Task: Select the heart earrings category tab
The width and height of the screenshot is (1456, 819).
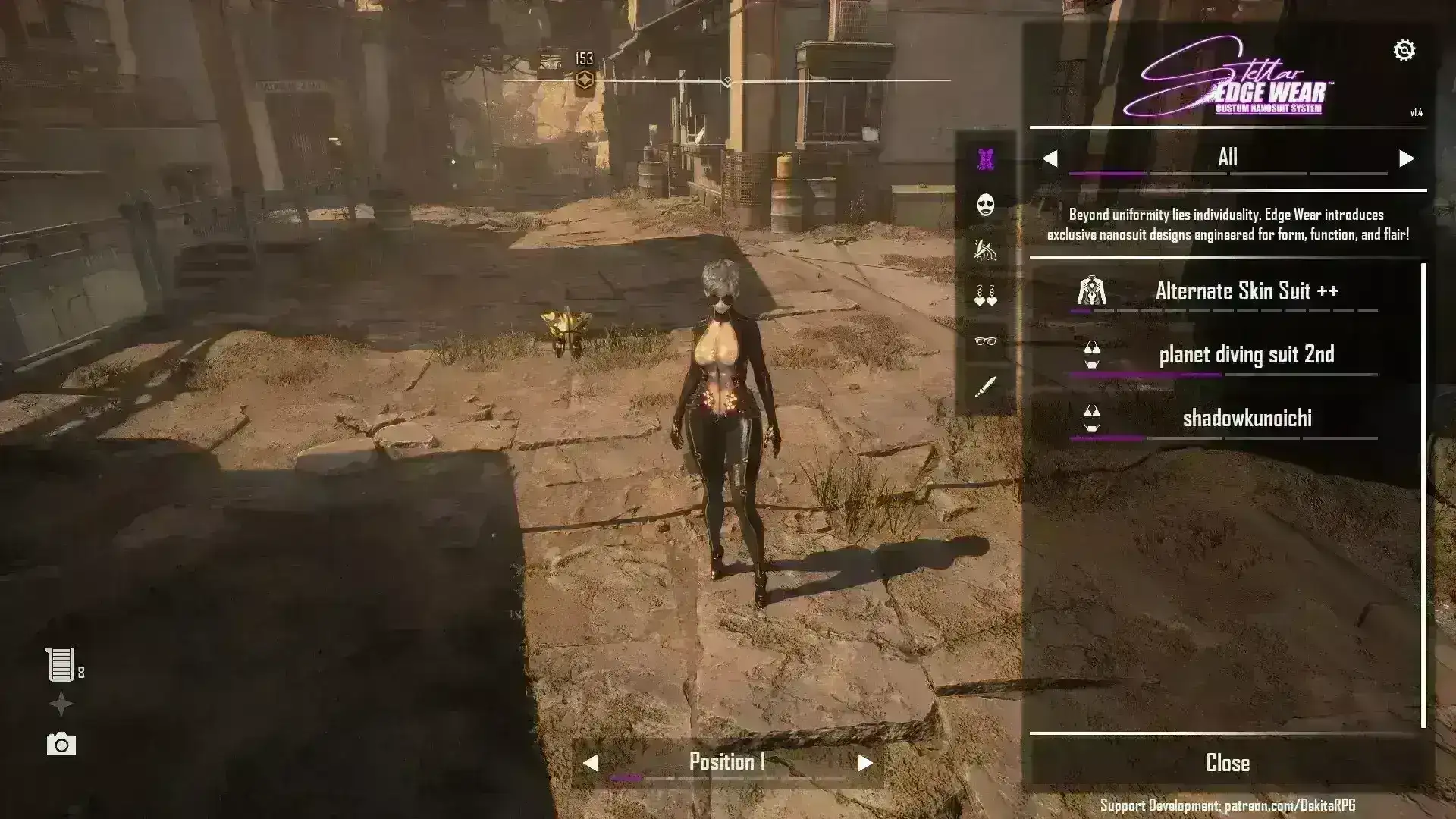Action: (985, 296)
